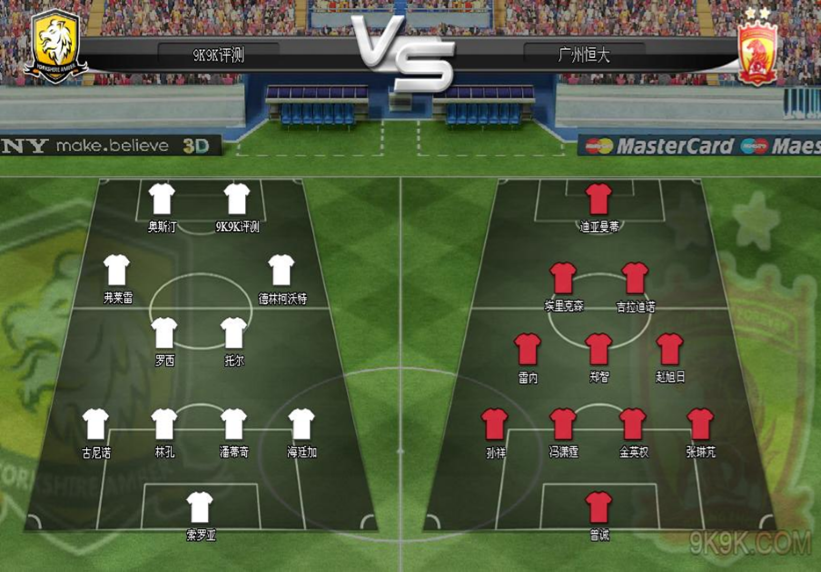Select midfielder 罗西's shirt

(x=165, y=333)
